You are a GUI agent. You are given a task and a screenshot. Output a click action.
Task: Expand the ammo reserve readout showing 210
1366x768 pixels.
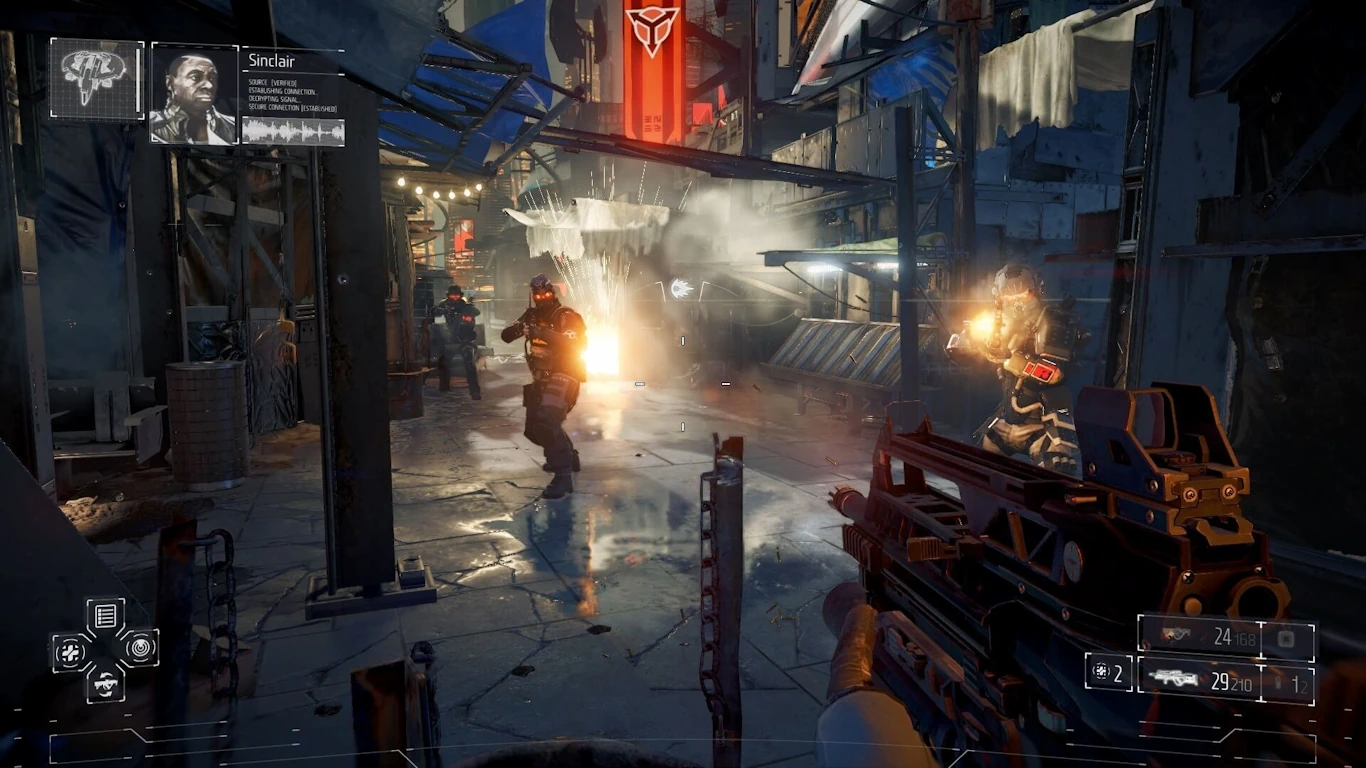coord(1241,684)
